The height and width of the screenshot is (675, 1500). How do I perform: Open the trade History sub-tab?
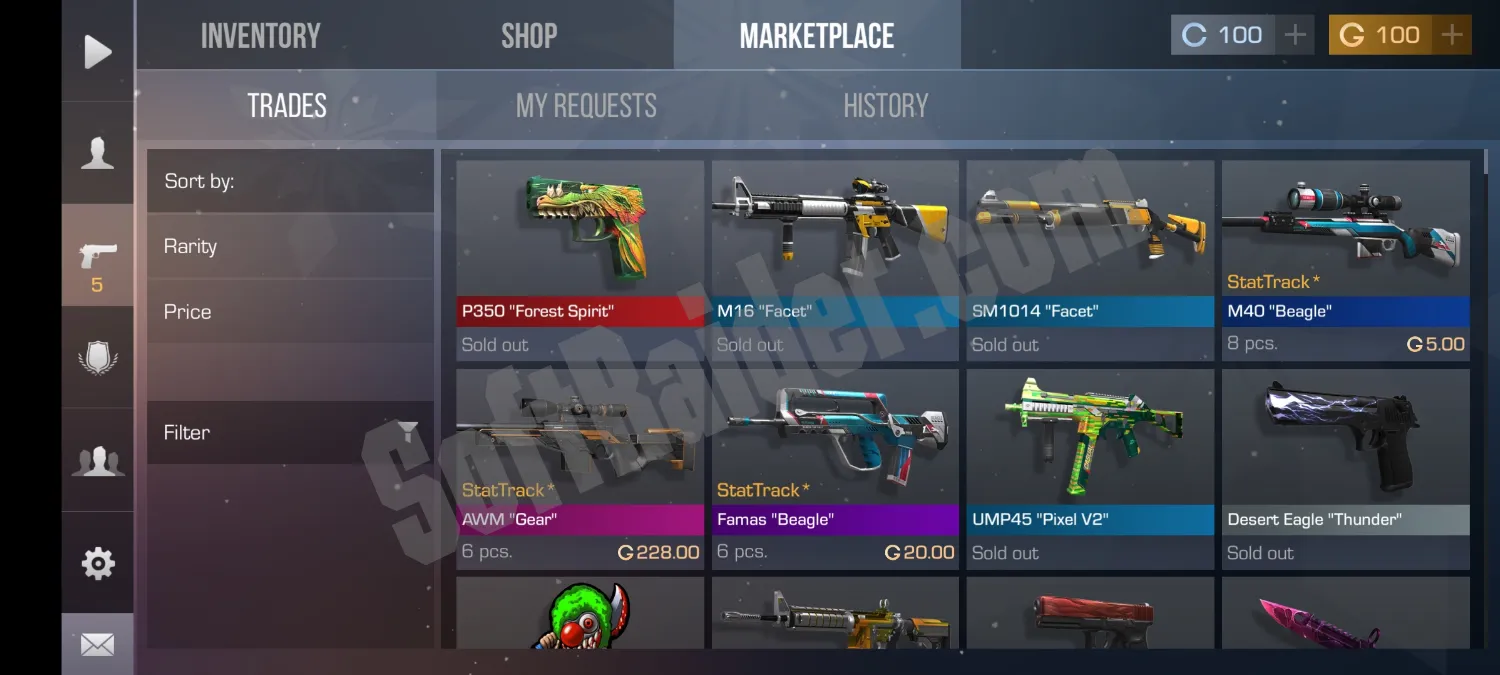(885, 106)
